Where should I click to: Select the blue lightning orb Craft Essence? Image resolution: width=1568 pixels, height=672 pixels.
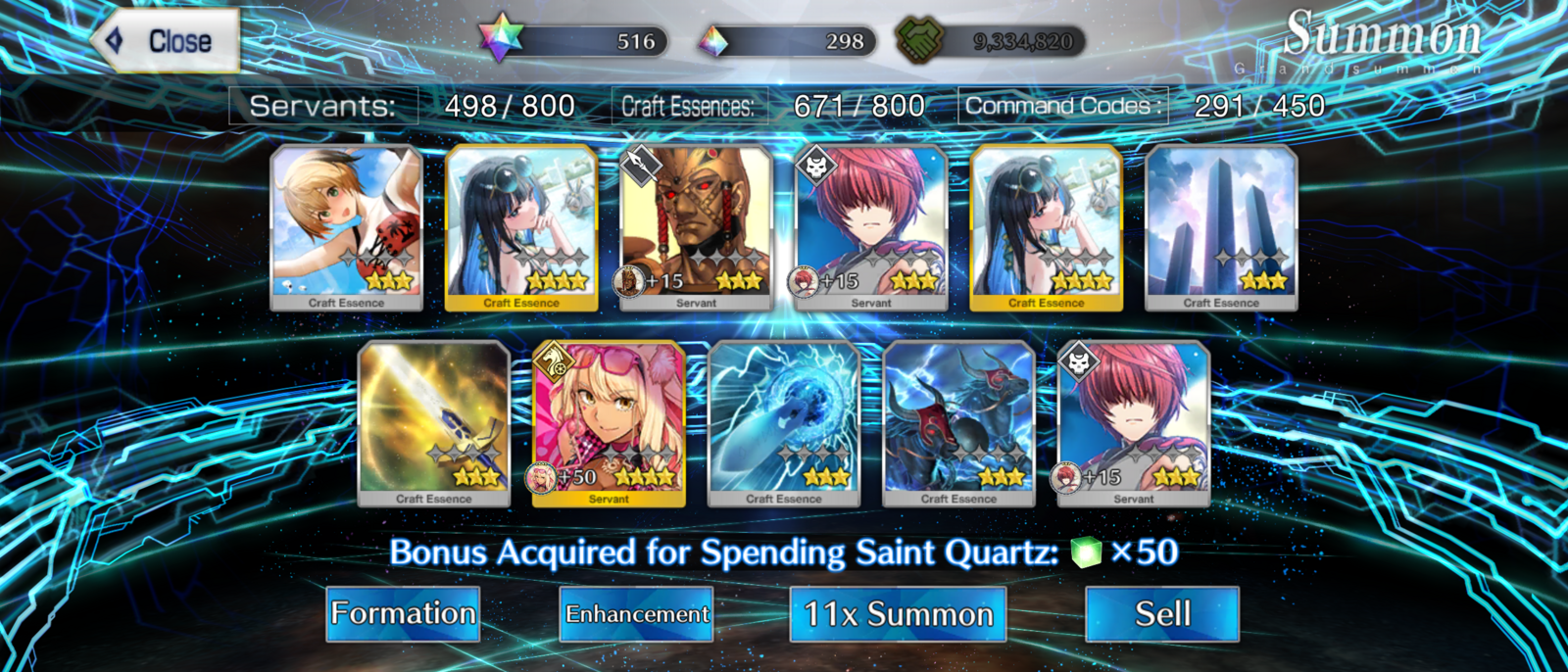pyautogui.click(x=784, y=423)
